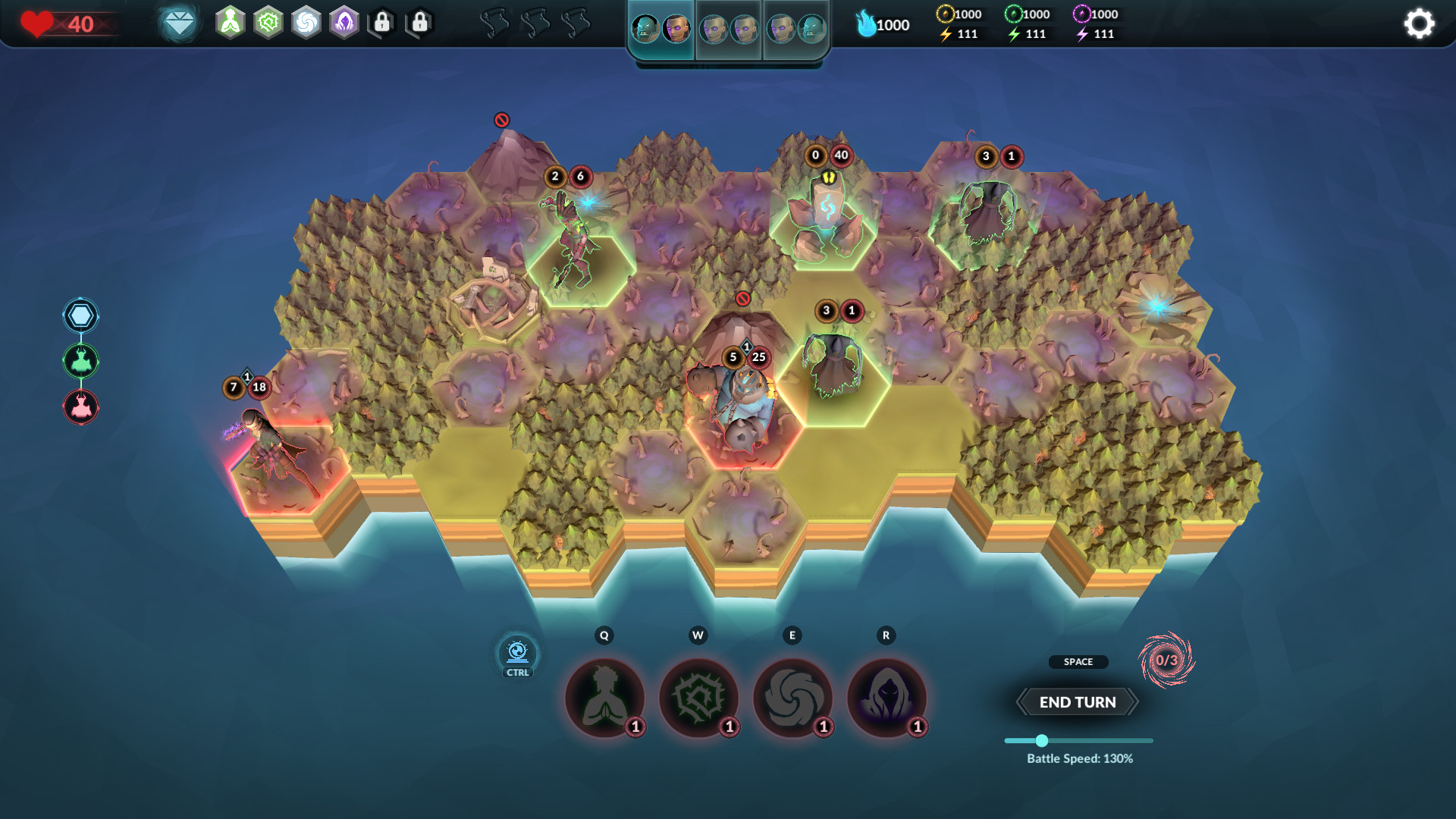Select the shielded golem unit with 0 and 40
The width and height of the screenshot is (1456, 819).
[825, 216]
